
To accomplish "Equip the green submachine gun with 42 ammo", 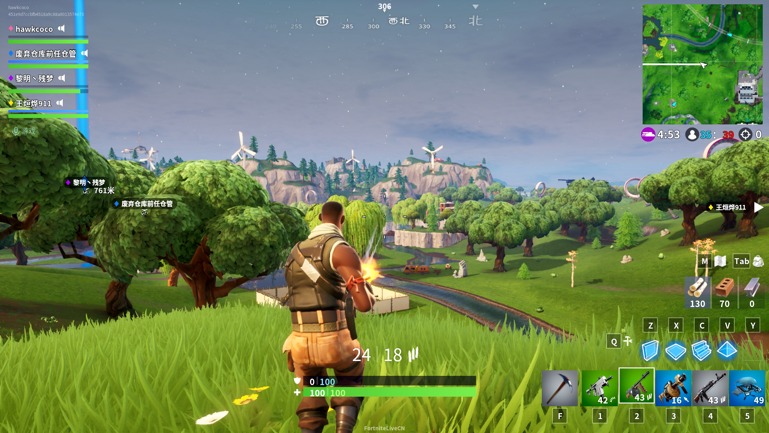I will [x=598, y=388].
